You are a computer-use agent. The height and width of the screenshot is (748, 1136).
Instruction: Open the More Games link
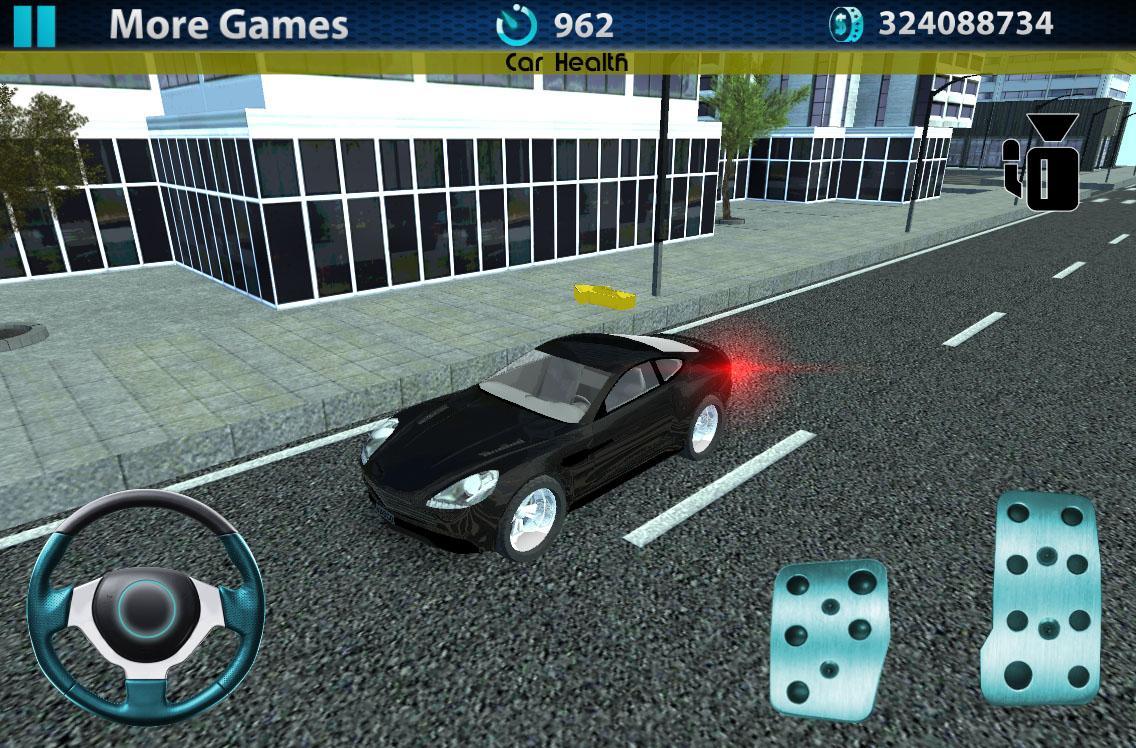click(228, 25)
